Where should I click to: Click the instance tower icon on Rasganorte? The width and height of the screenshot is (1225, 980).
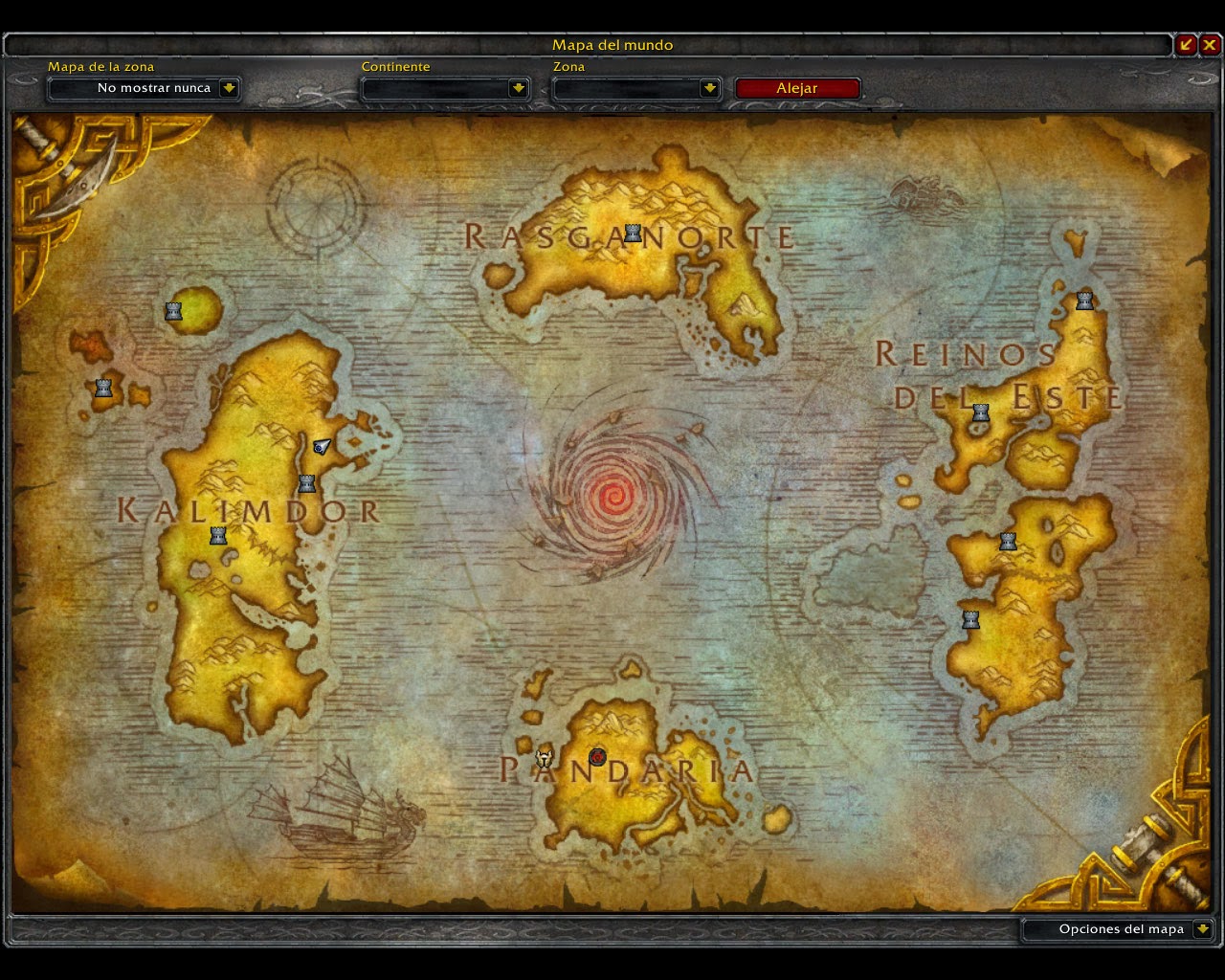point(631,231)
